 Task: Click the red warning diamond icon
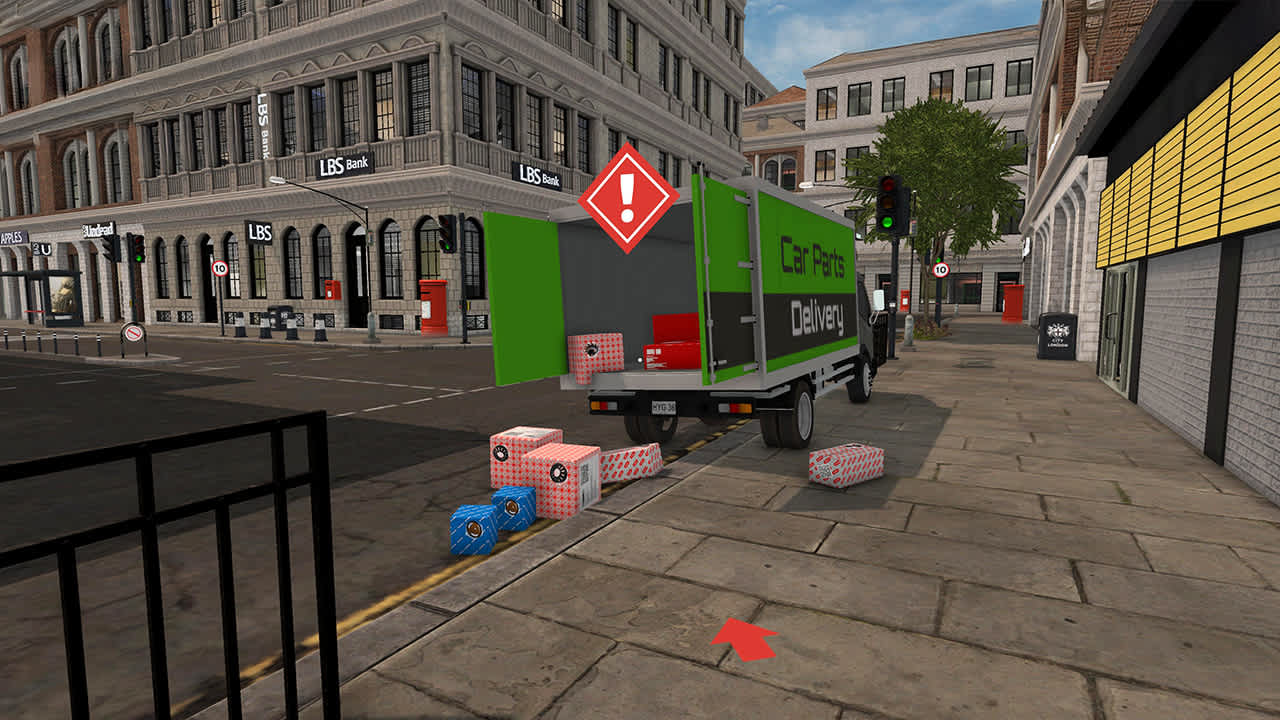click(x=630, y=197)
